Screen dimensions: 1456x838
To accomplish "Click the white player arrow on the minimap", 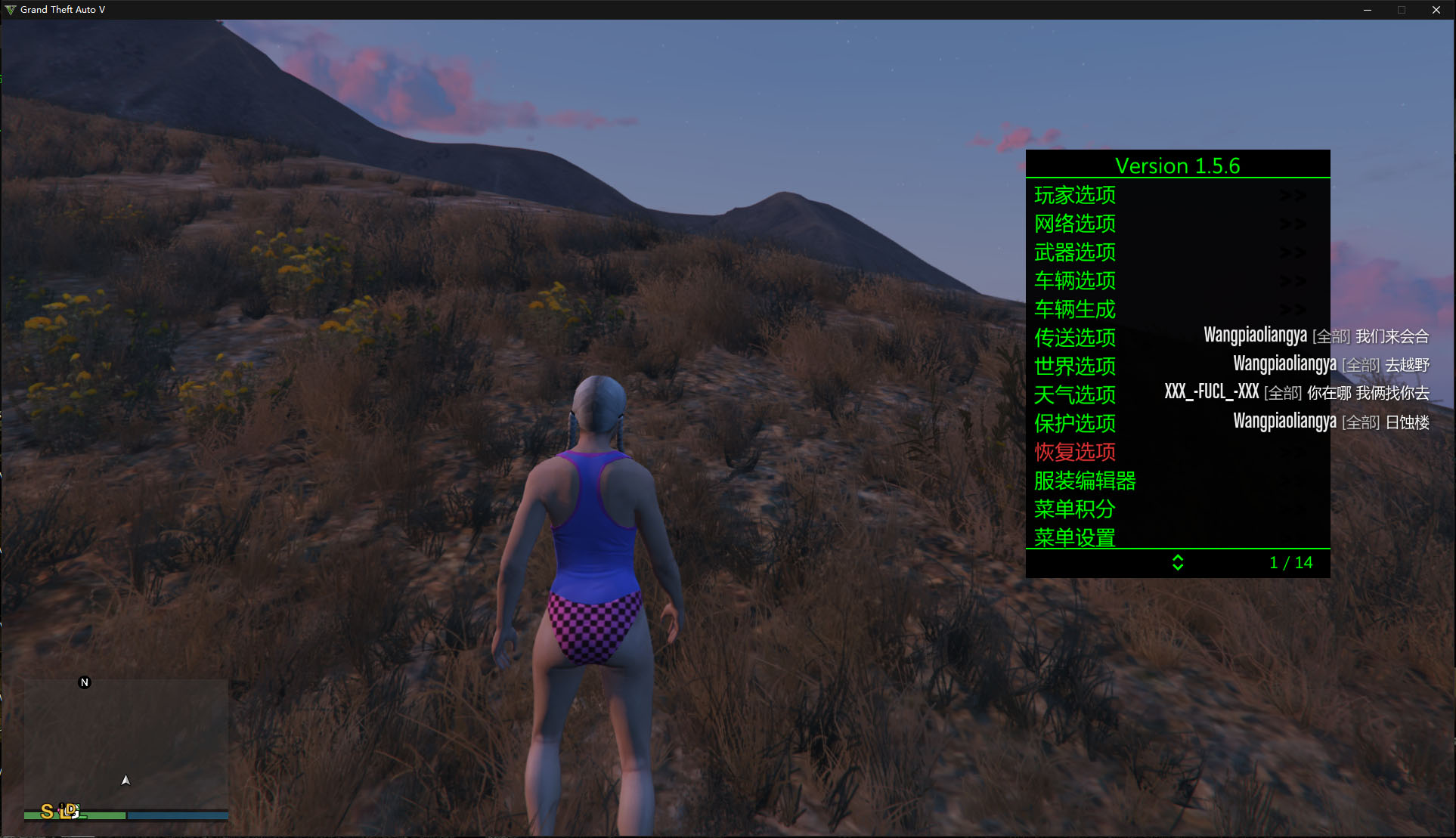I will coord(126,779).
